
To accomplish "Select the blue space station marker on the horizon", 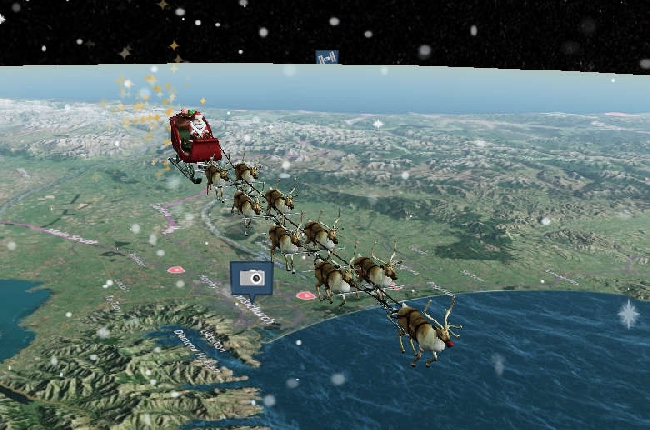I will click(326, 57).
